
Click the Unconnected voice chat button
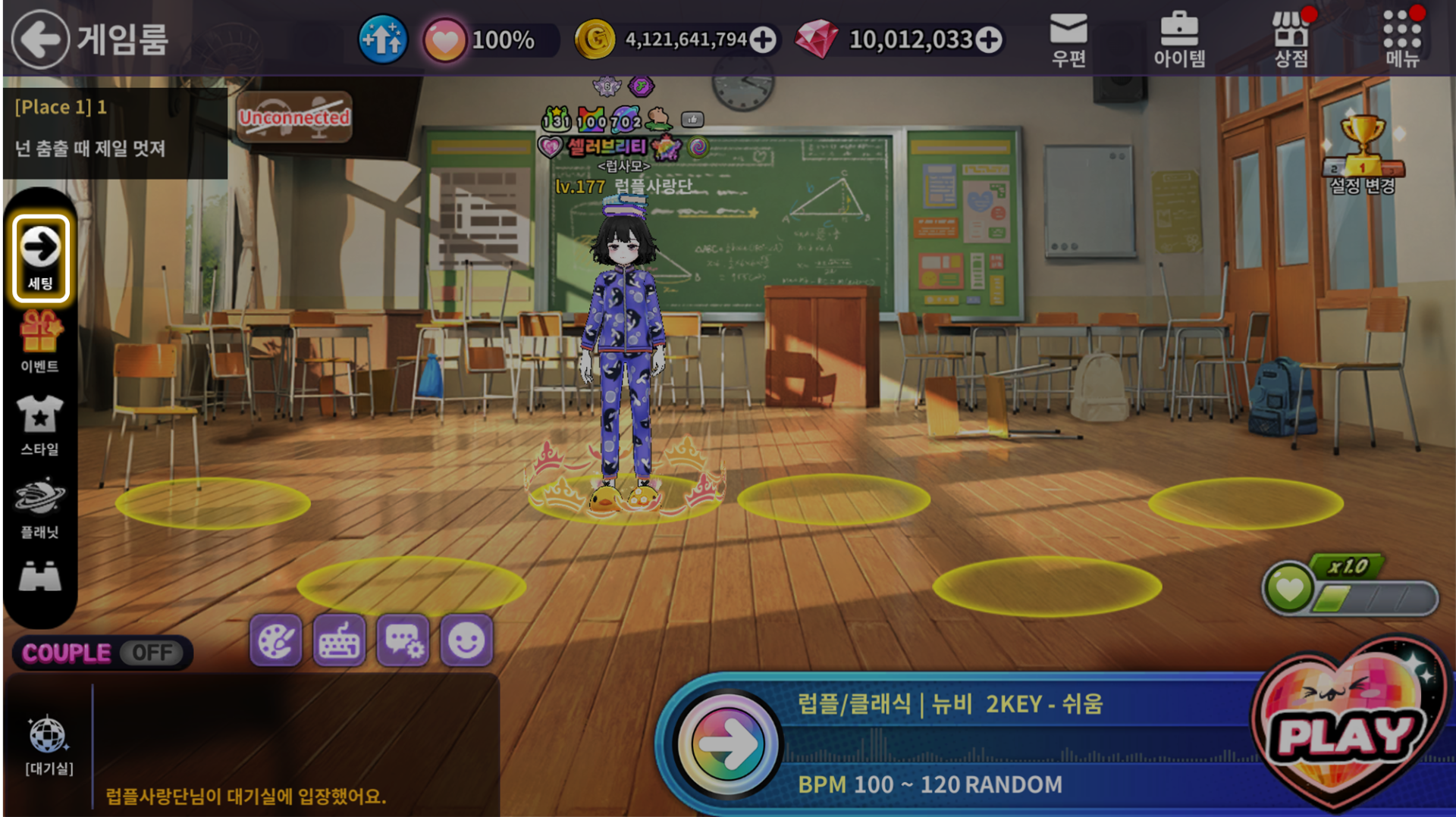tap(294, 117)
